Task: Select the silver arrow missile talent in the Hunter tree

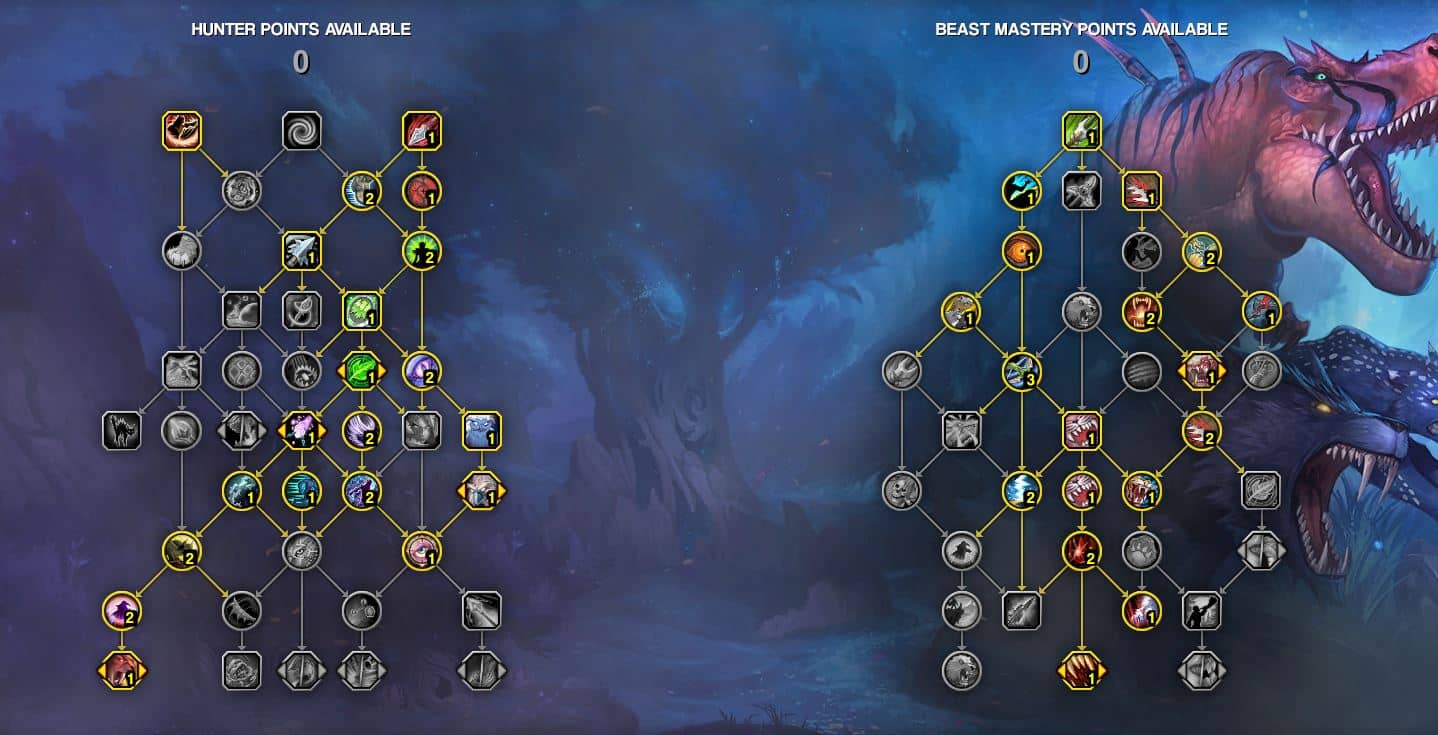Action: click(x=303, y=253)
